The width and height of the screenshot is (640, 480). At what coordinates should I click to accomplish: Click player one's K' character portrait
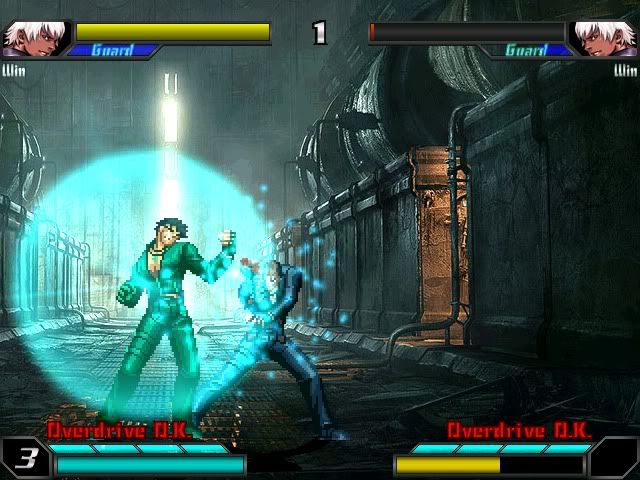33,38
